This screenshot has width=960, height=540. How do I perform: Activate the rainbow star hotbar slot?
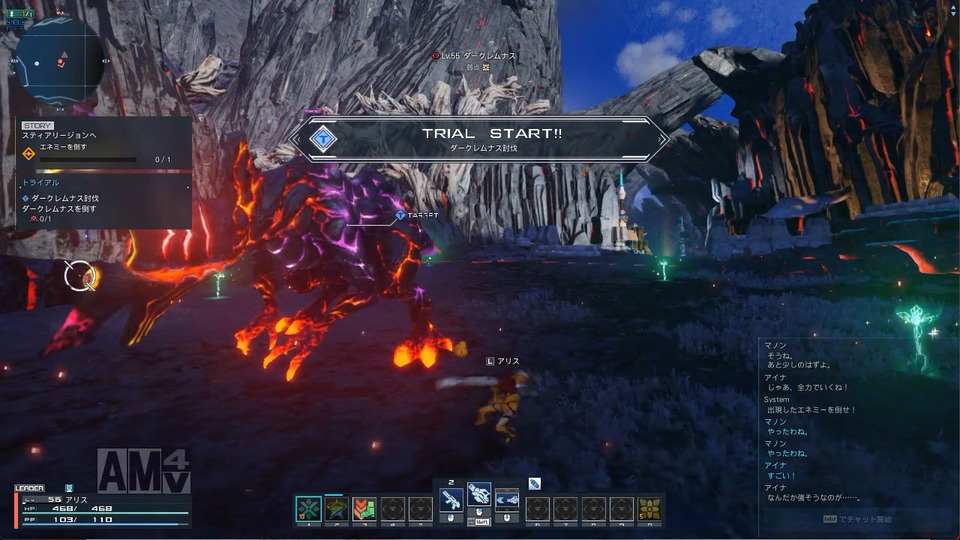pos(336,509)
